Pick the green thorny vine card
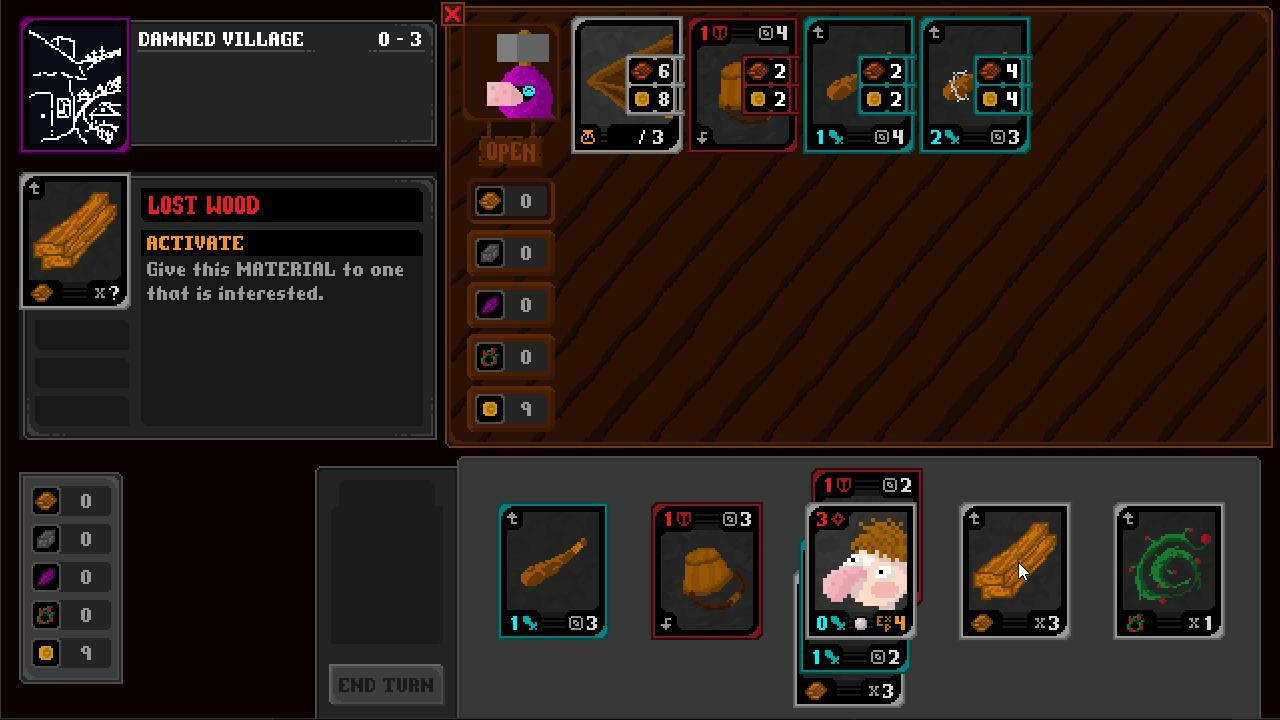 (1169, 571)
